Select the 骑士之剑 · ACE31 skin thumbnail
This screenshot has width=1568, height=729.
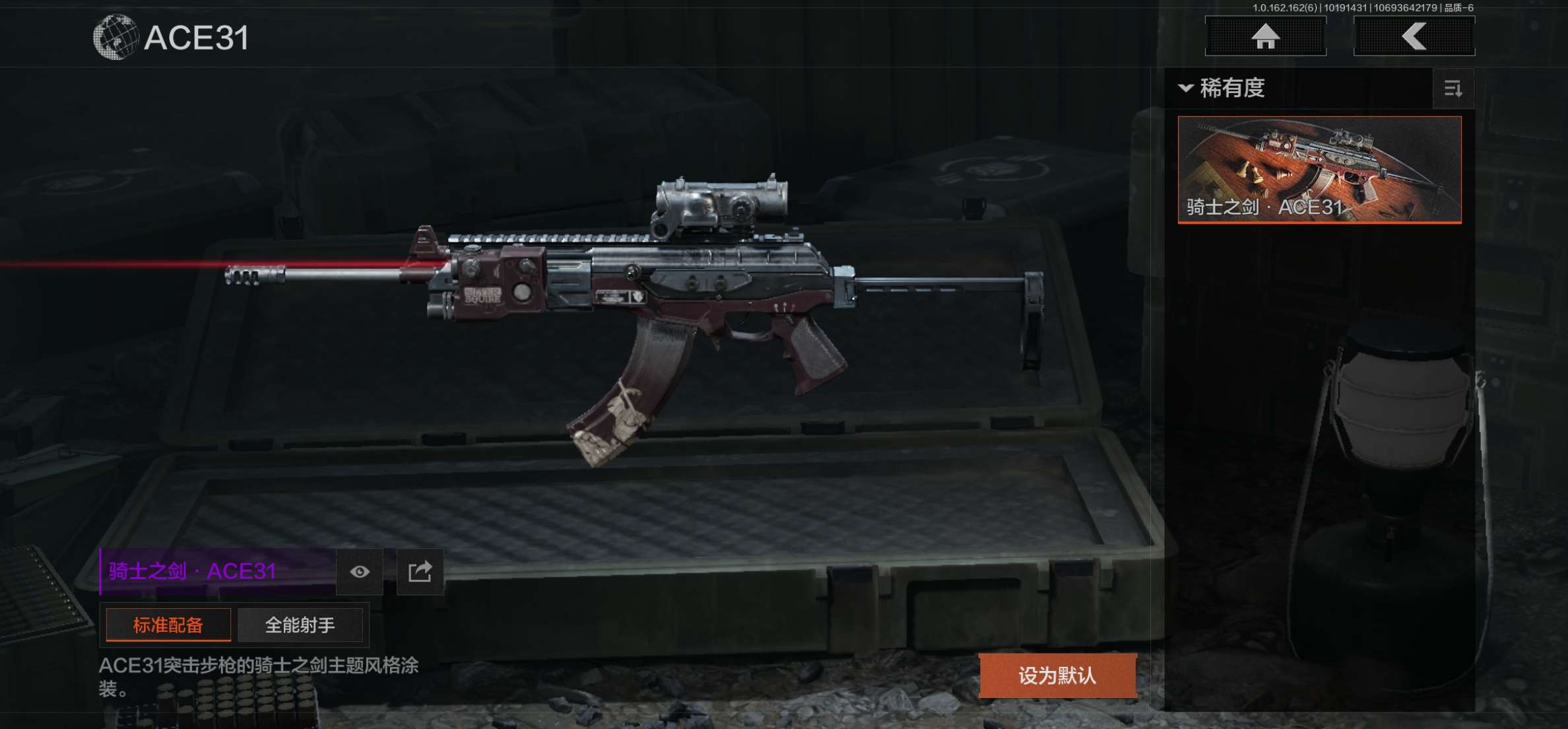[1319, 170]
